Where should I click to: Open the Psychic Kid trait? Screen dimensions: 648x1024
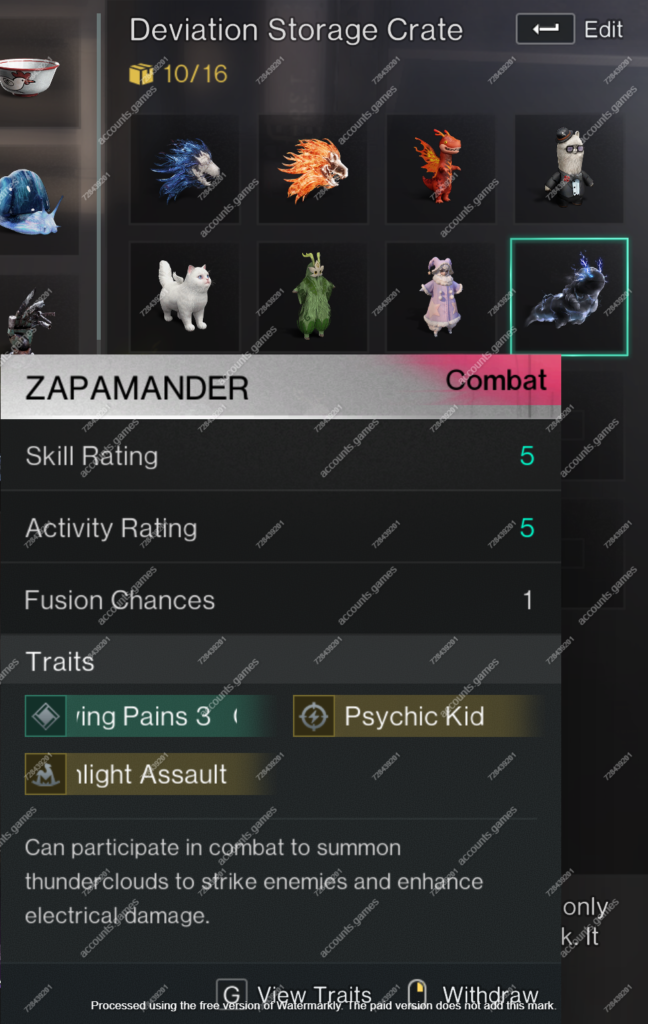[414, 716]
